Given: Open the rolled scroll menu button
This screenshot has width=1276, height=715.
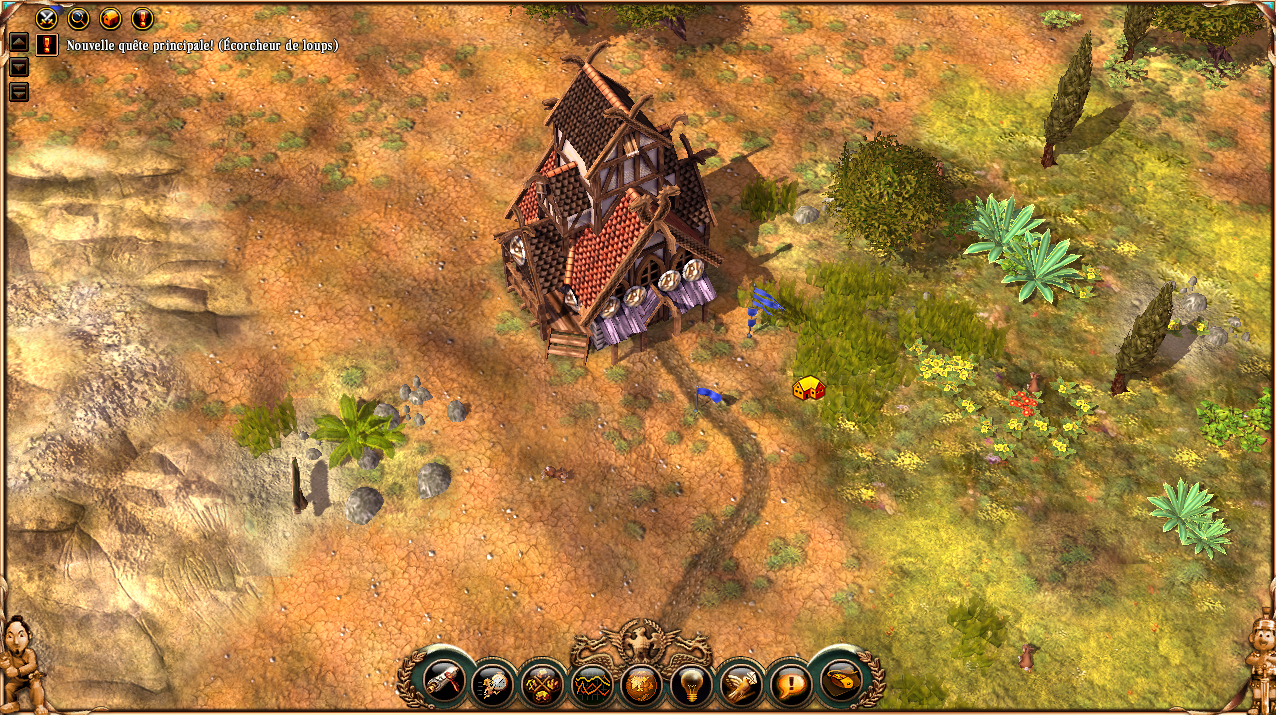Looking at the screenshot, I should point(442,680).
